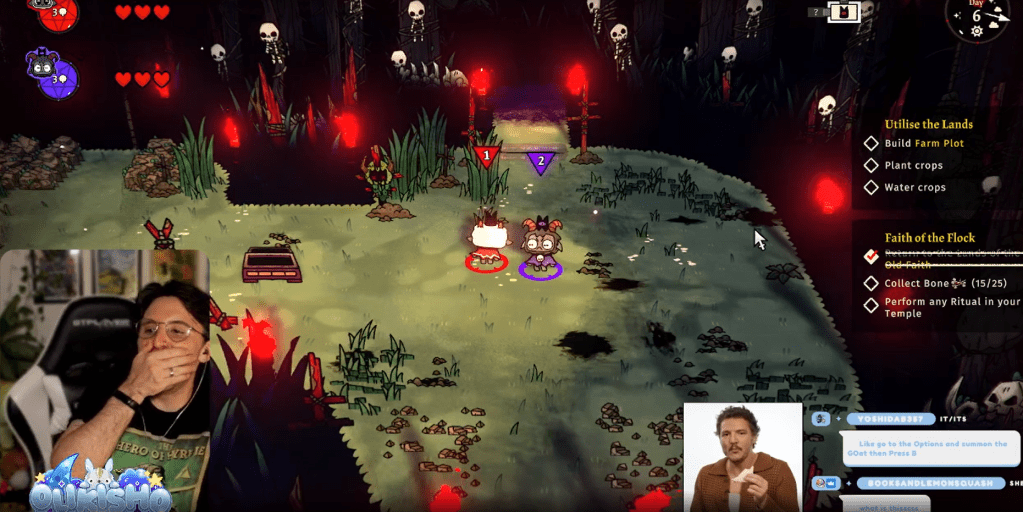Choose the Build Farm Plot objective
Screen dimensions: 1023x512
coord(924,143)
